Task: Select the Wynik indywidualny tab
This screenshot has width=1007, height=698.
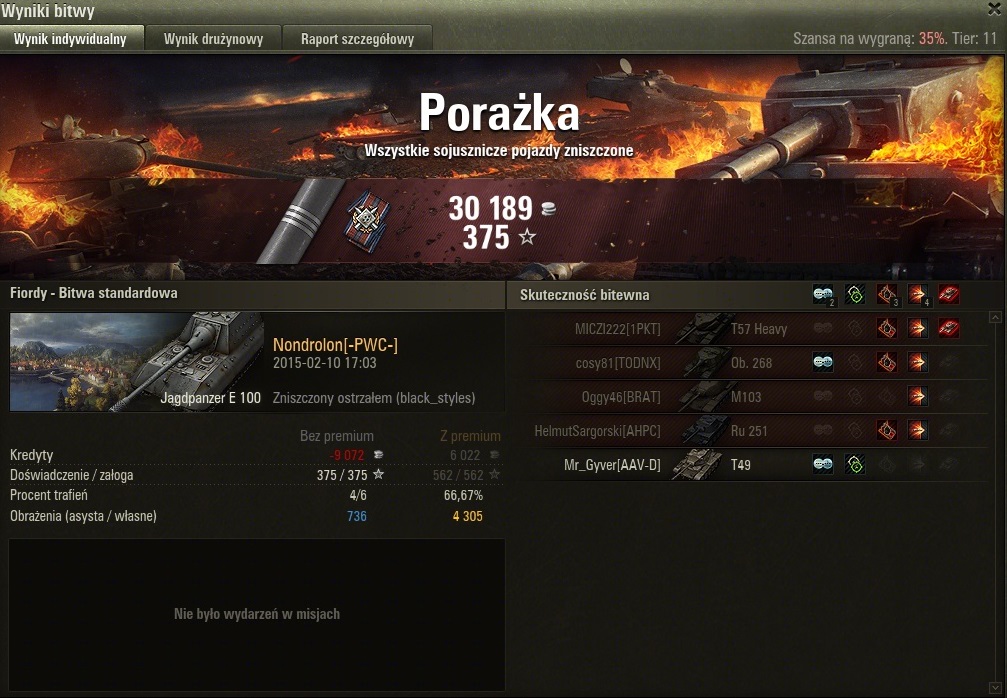Action: [x=70, y=39]
